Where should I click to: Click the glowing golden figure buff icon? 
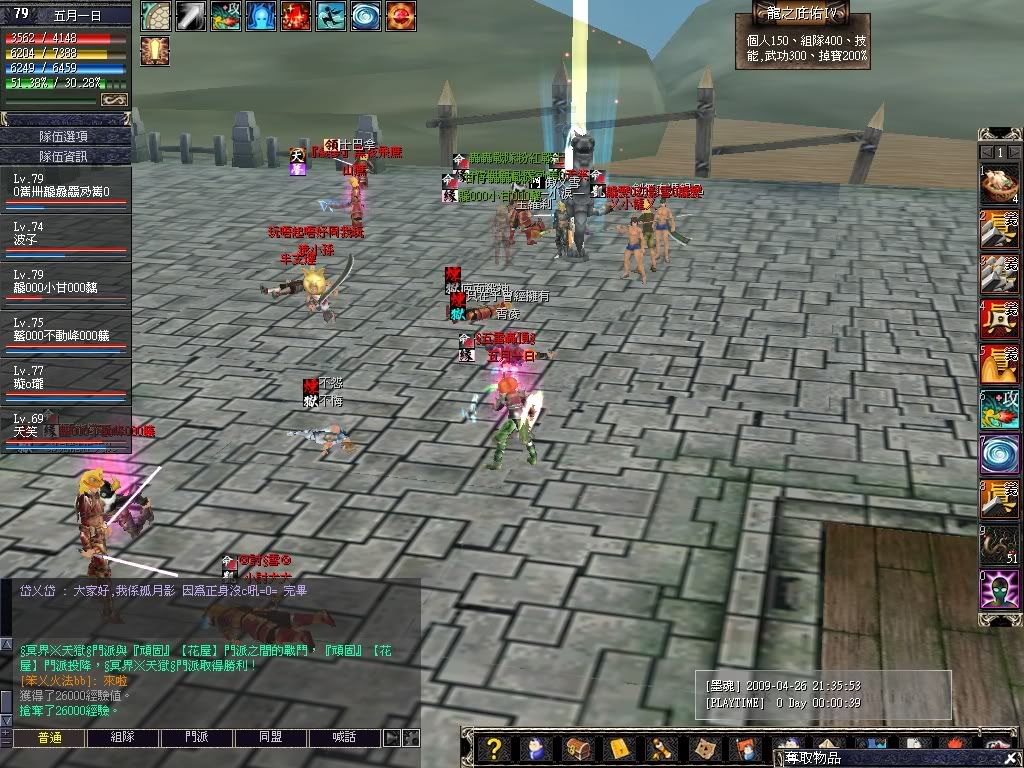click(x=155, y=50)
